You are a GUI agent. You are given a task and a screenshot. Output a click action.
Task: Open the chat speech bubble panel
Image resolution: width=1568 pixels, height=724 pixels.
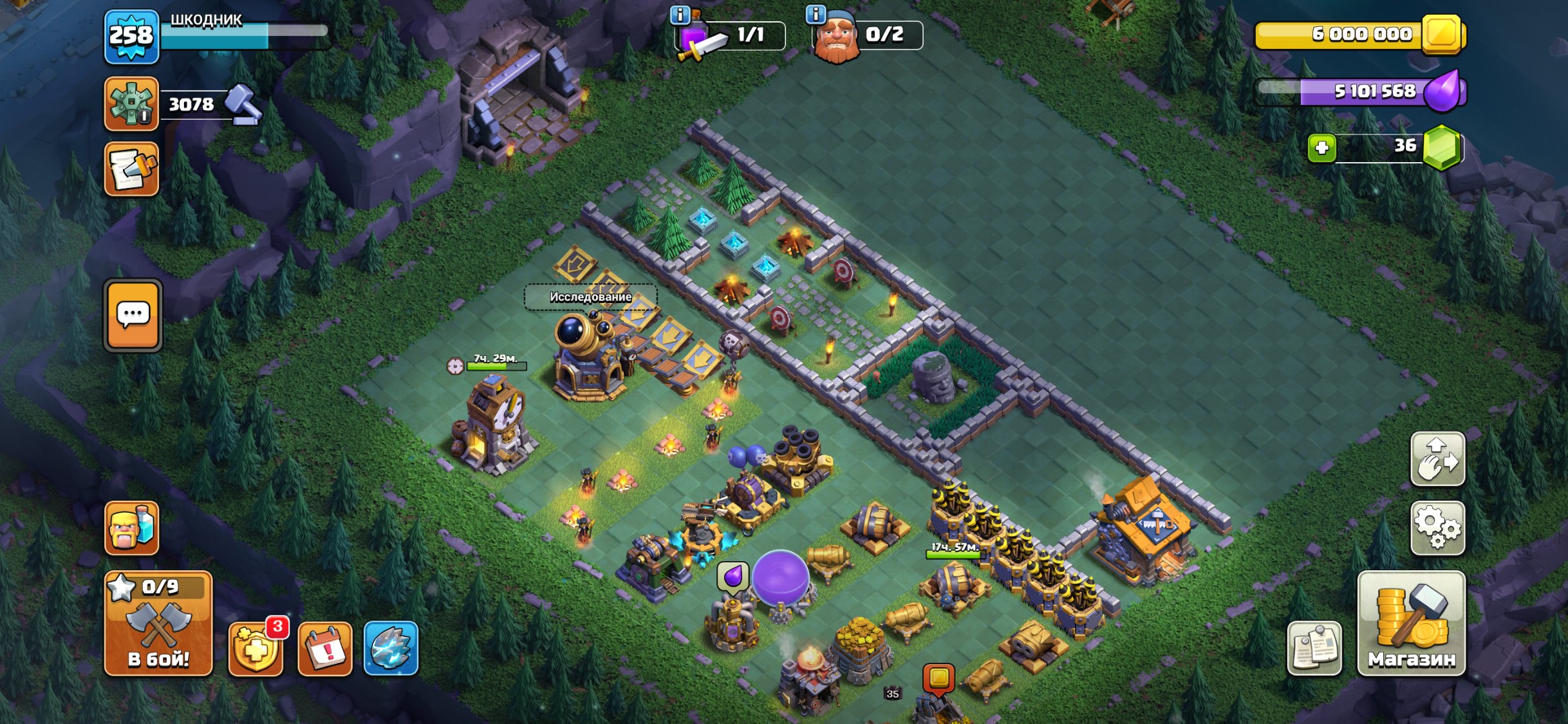tap(133, 315)
